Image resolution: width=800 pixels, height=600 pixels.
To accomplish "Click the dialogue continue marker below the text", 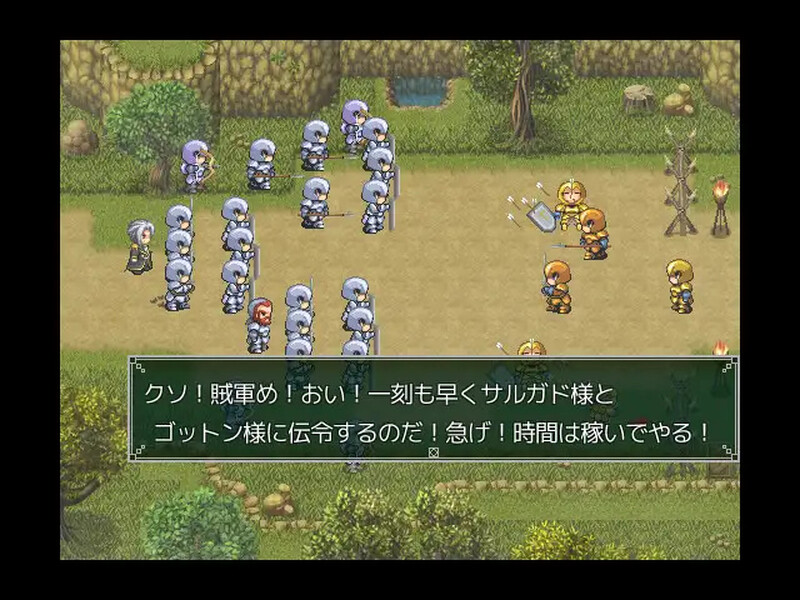I will point(433,452).
